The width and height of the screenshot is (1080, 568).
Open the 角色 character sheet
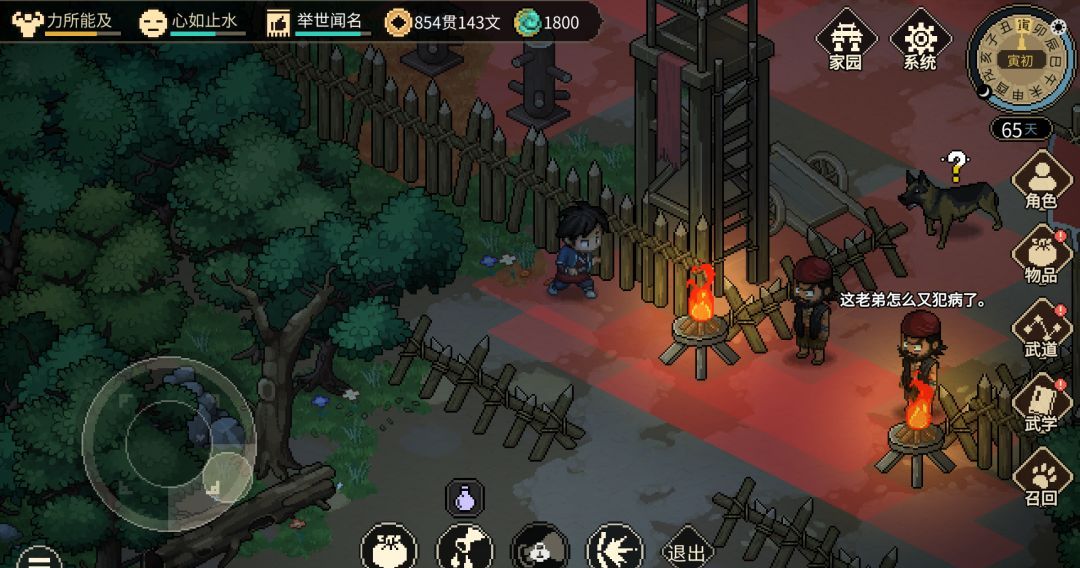pyautogui.click(x=1041, y=181)
